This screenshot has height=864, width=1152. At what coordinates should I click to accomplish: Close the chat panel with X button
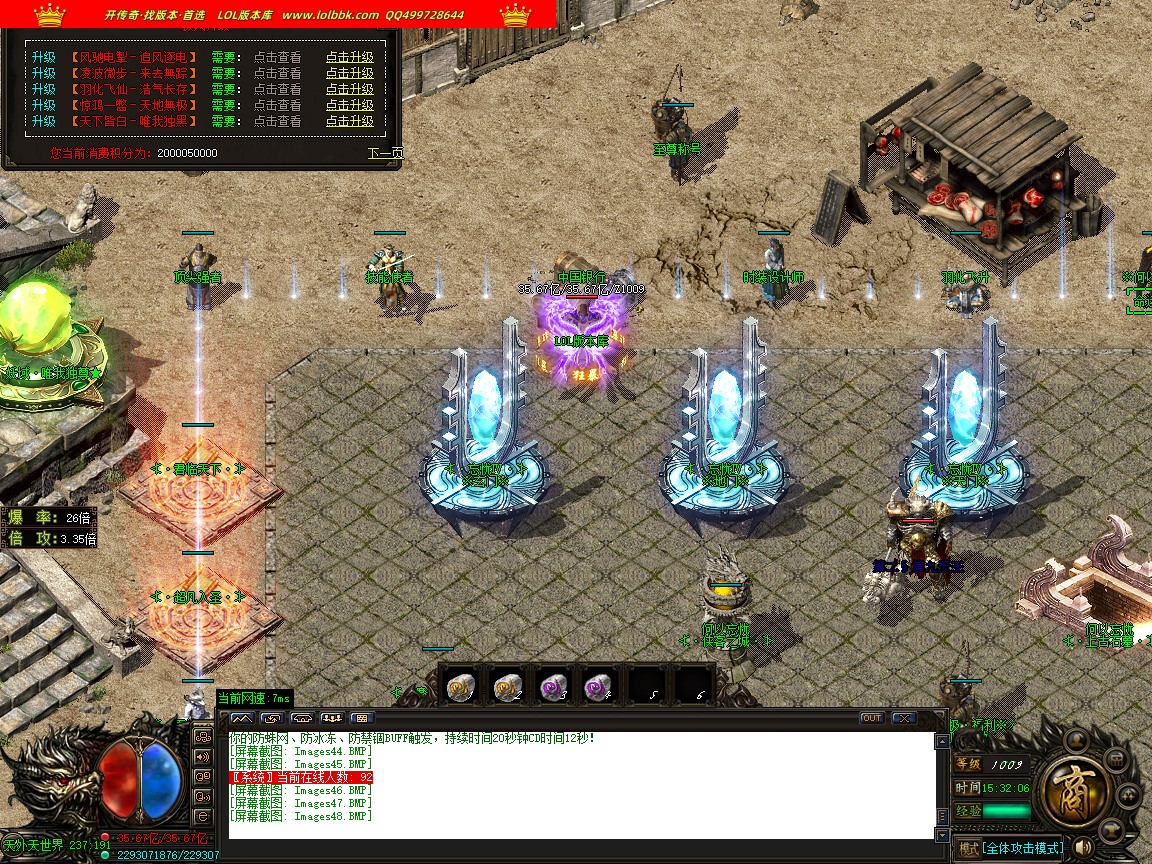(904, 718)
